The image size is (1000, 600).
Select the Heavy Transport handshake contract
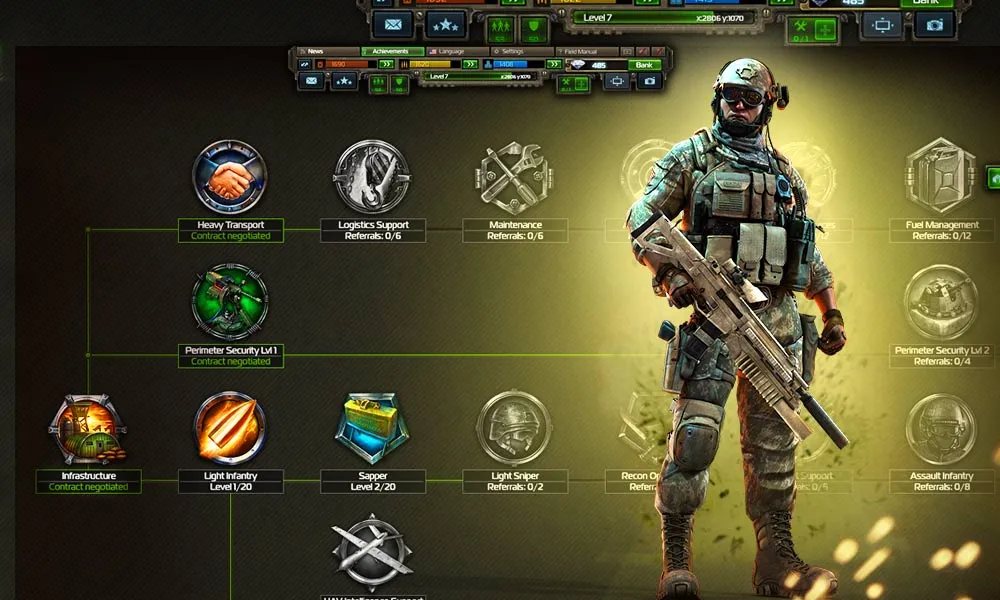(x=230, y=177)
